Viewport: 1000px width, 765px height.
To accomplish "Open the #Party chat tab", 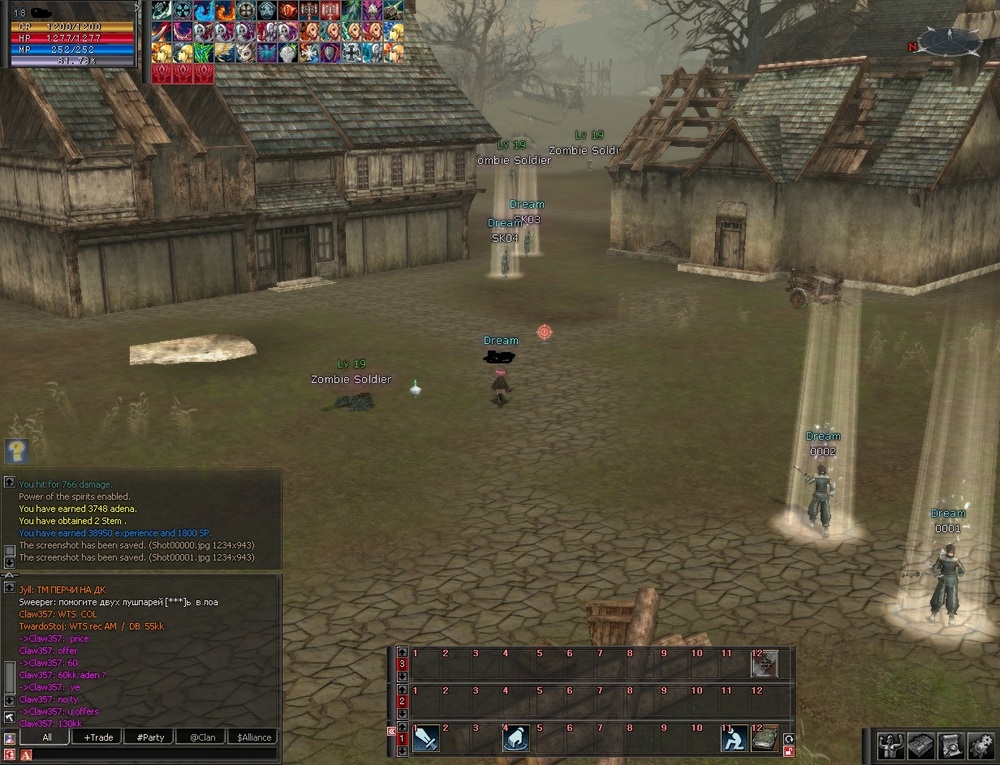I will coord(151,737).
